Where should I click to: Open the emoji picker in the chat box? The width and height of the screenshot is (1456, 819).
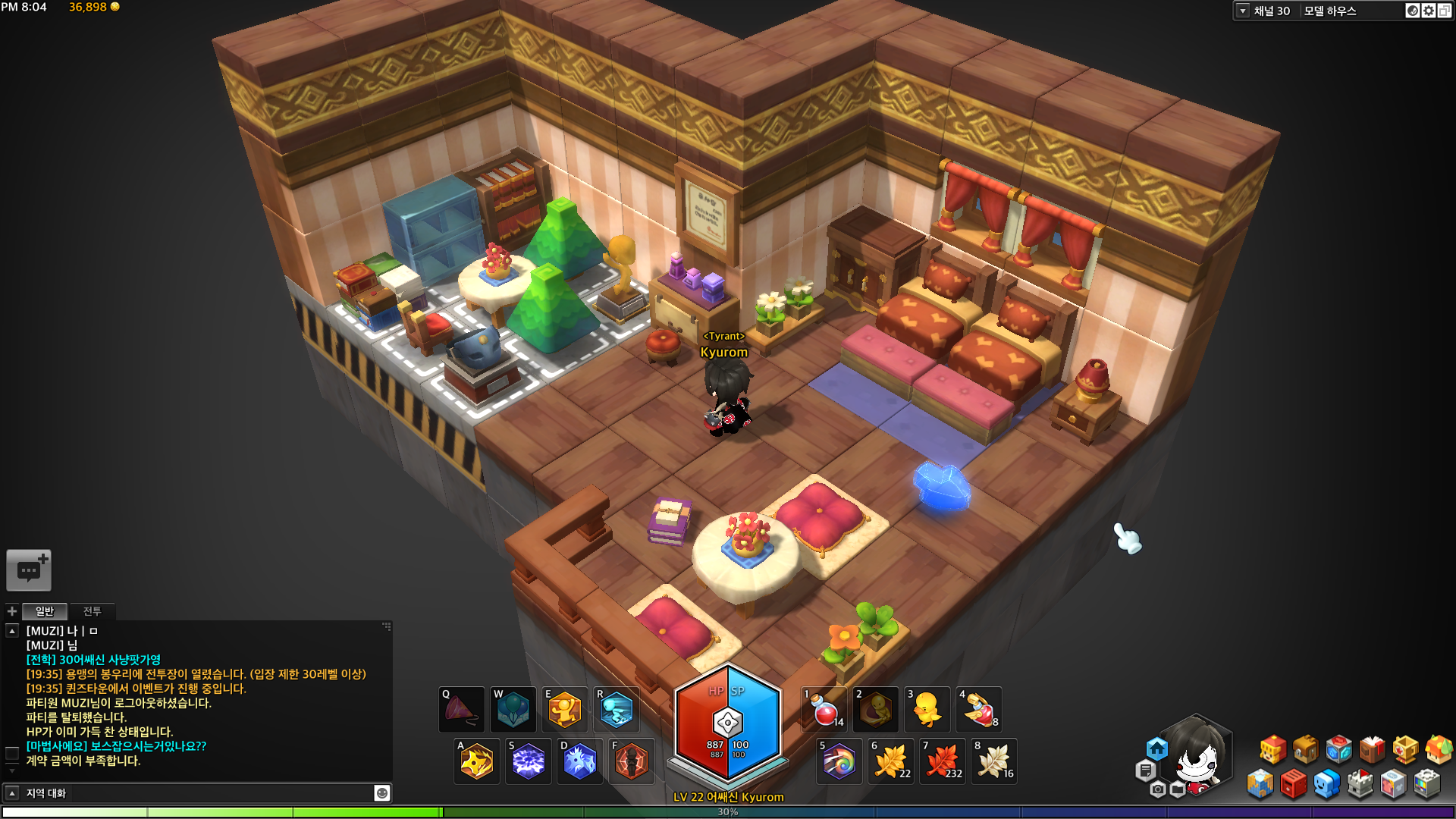[382, 793]
